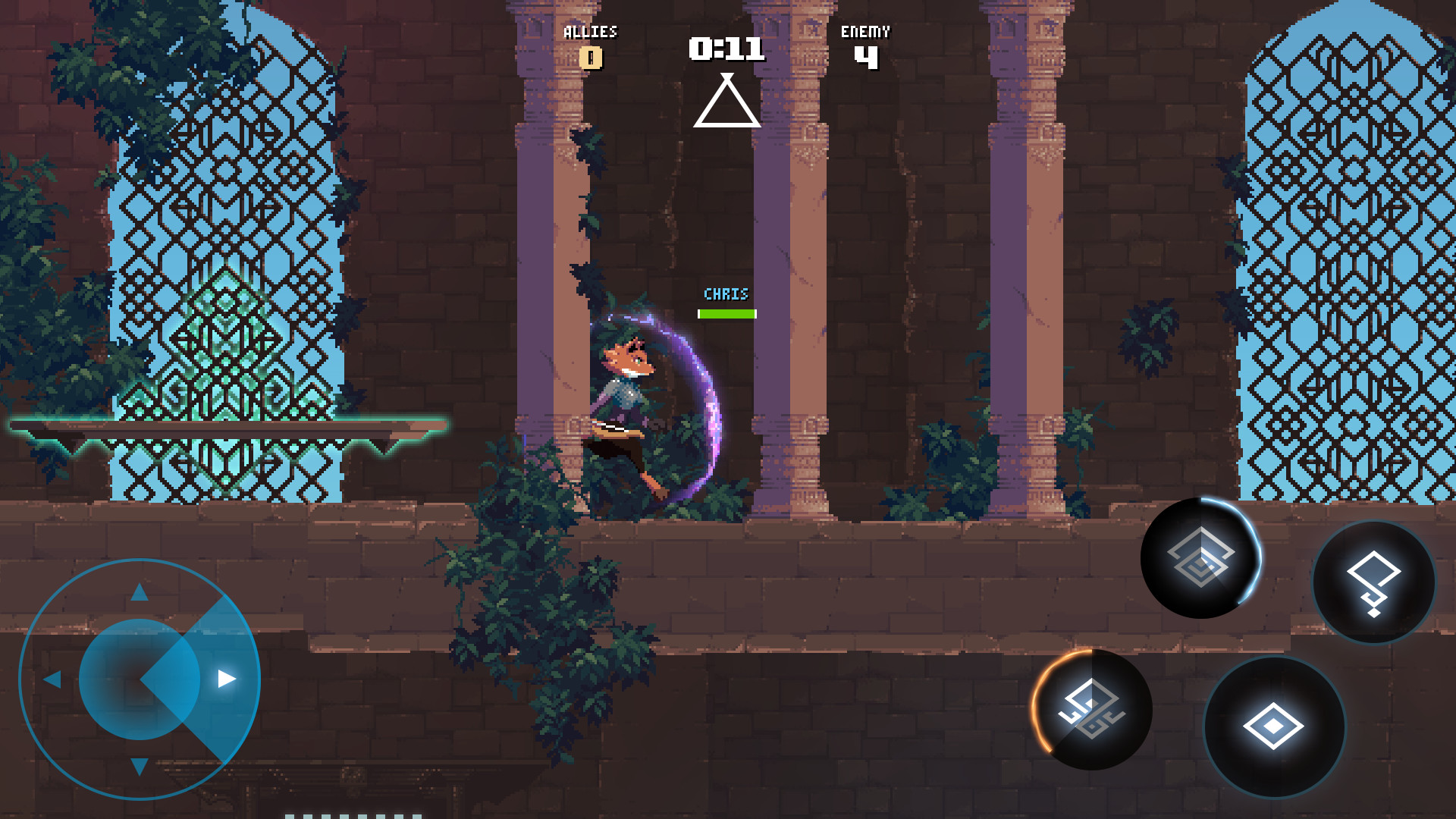Viewport: 1456px width, 819px height.
Task: Select the white triangle spawn indicator
Action: [727, 102]
